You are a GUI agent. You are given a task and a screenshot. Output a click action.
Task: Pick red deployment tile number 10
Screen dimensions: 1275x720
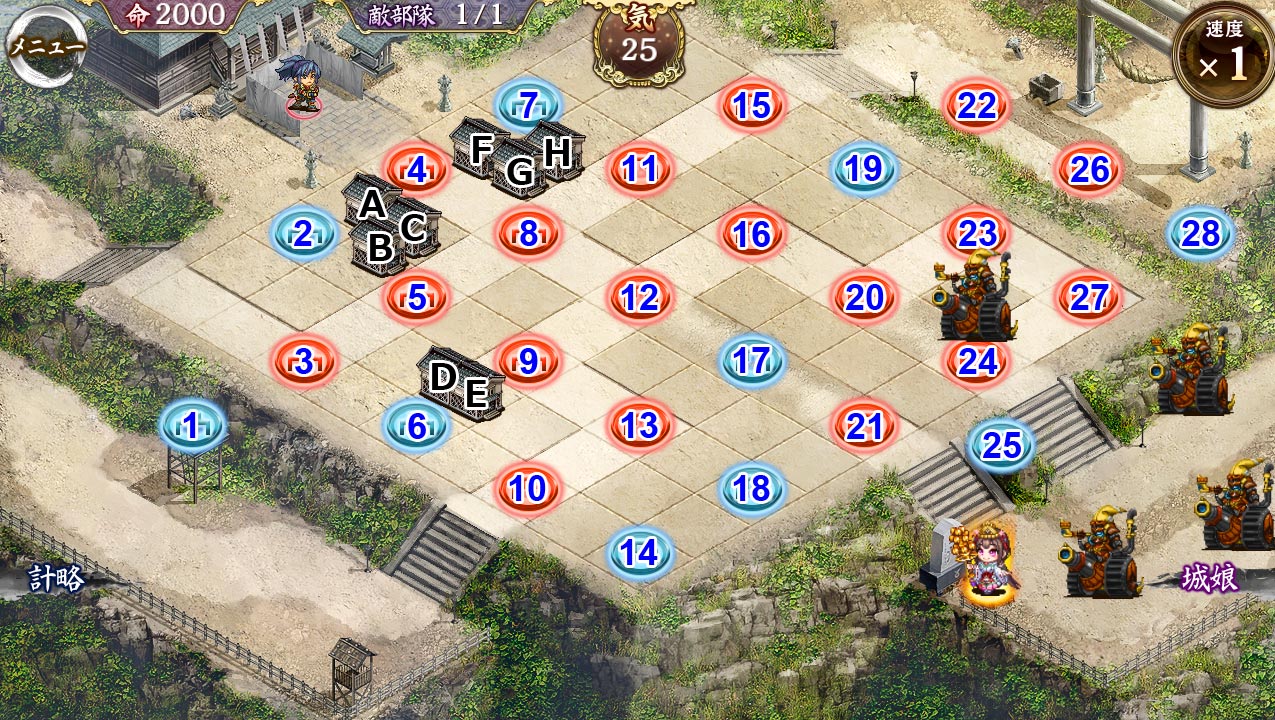point(528,489)
